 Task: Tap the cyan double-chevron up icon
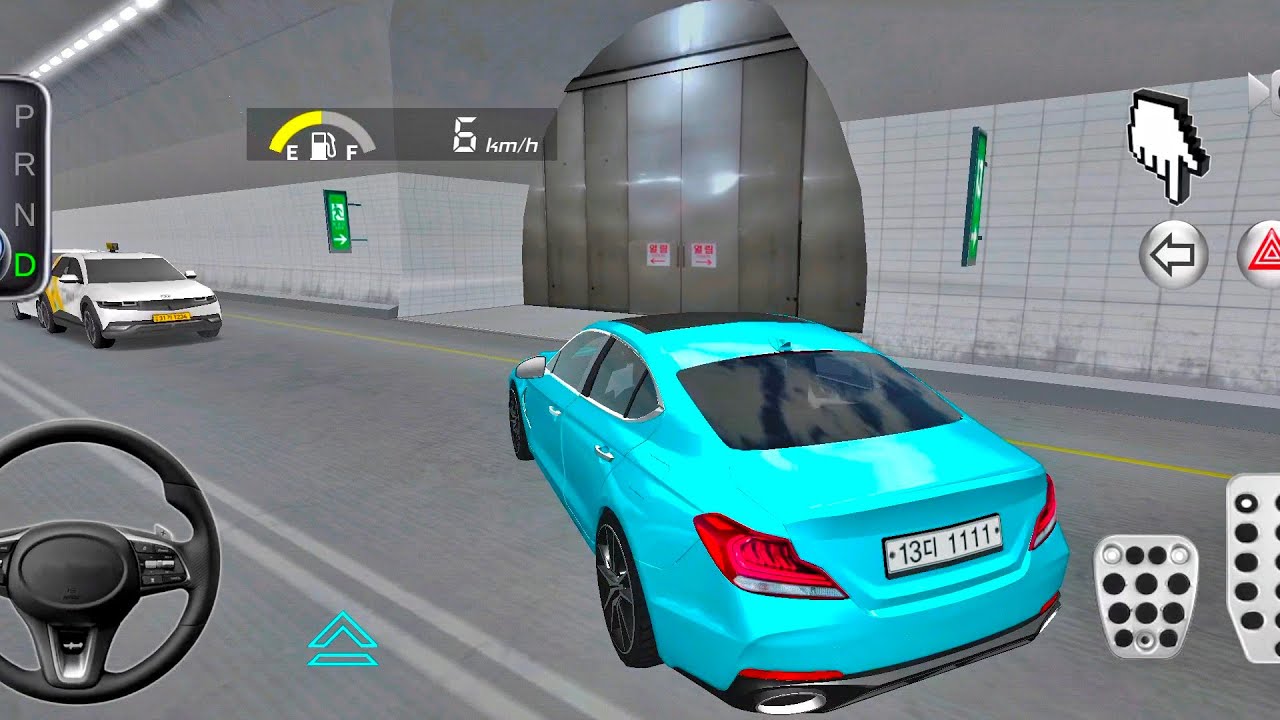[343, 639]
